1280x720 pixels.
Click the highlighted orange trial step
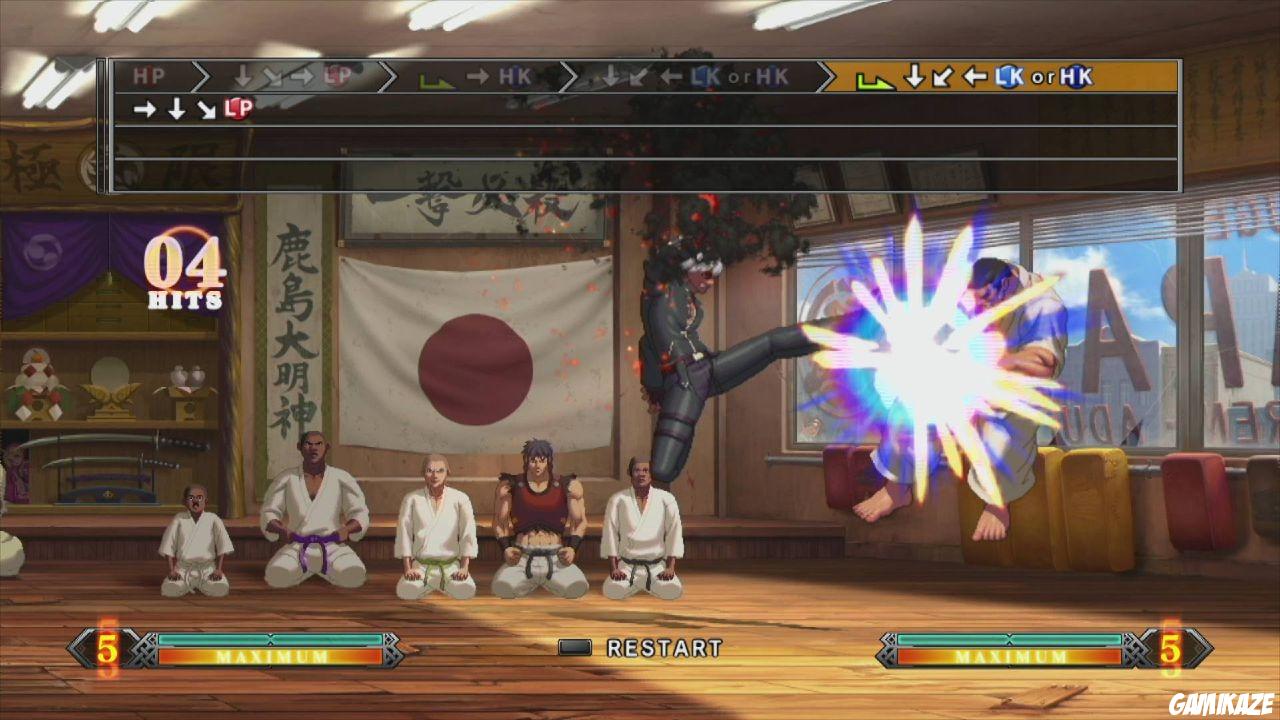[1000, 75]
